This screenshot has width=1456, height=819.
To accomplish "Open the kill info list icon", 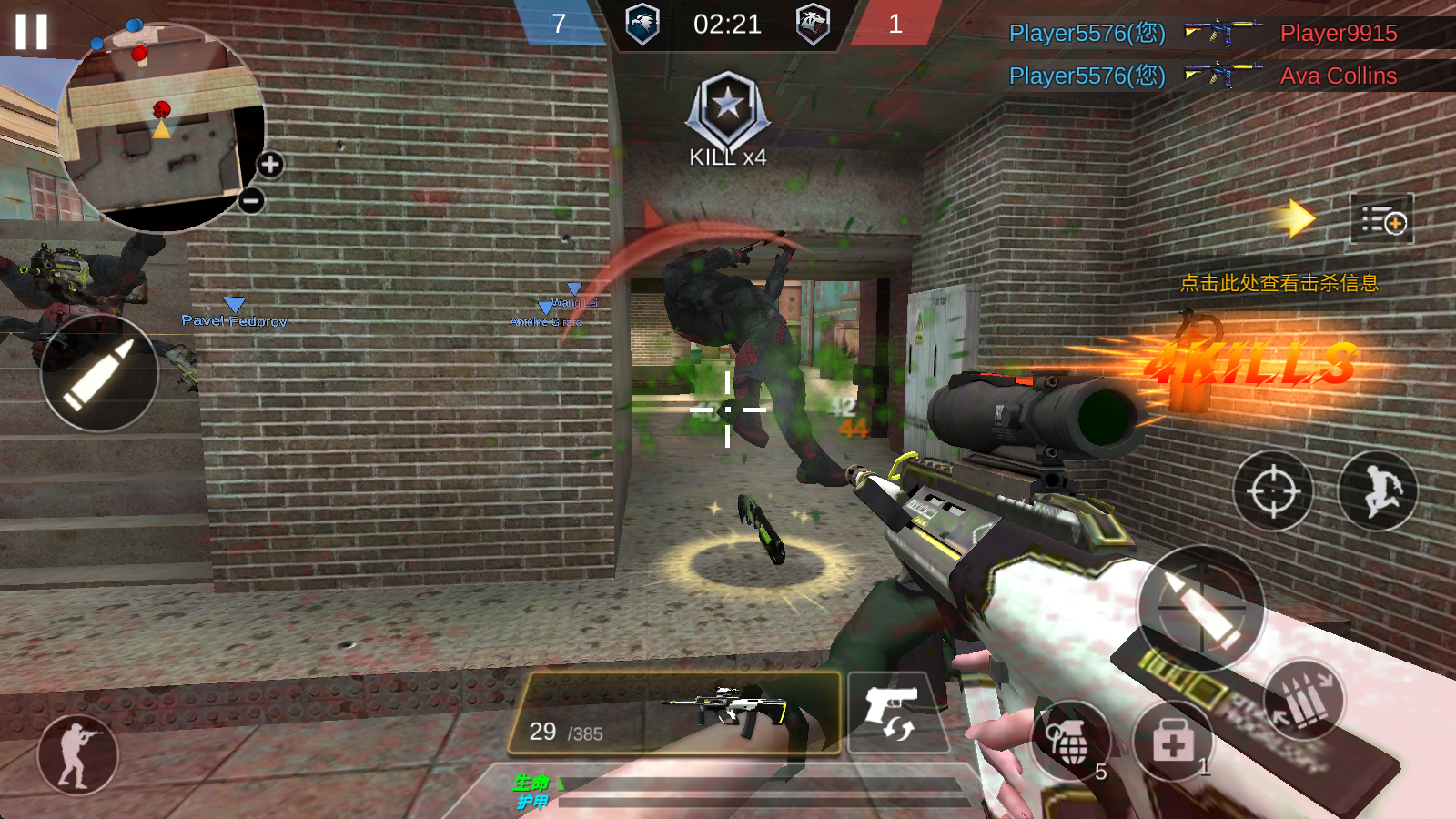I will coord(1382,219).
